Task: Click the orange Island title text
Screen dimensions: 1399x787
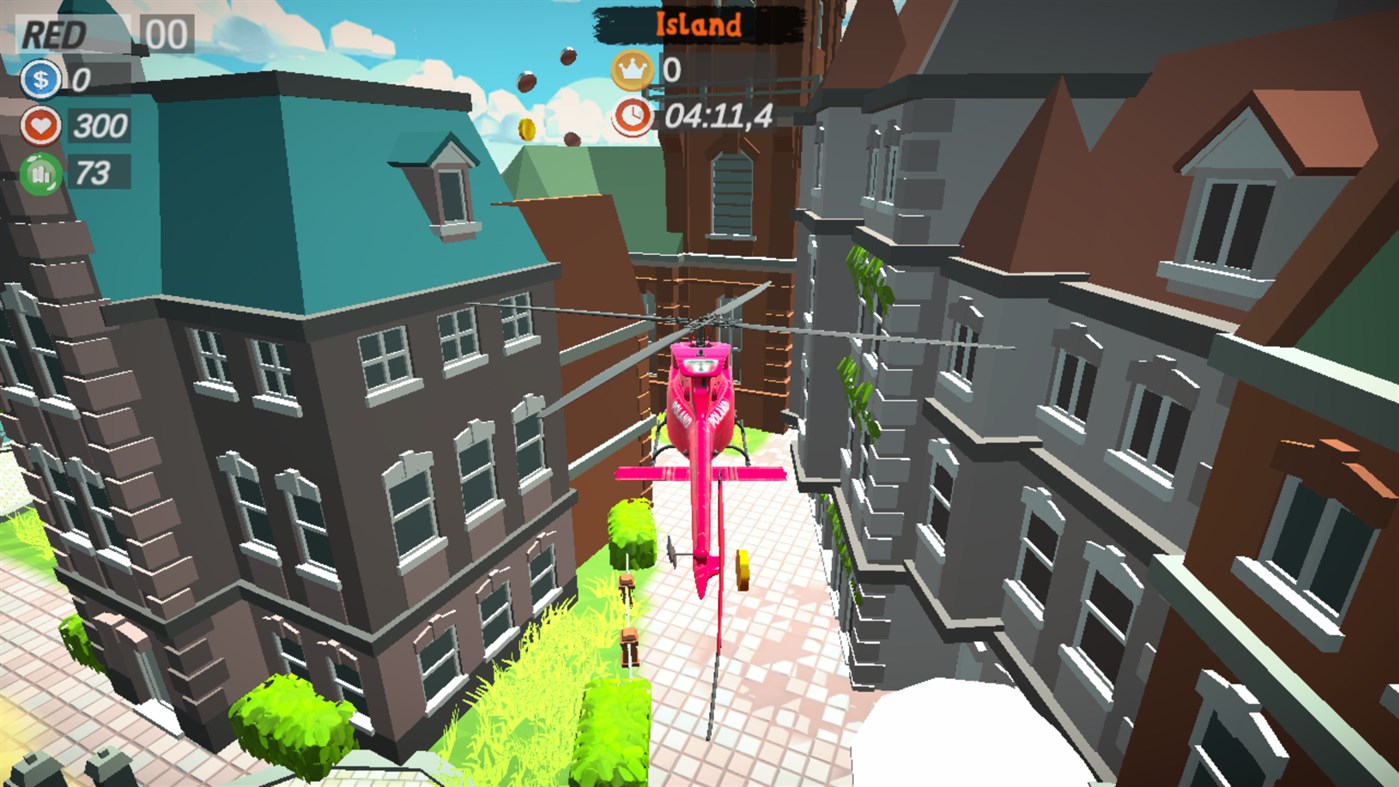Action: pos(697,25)
